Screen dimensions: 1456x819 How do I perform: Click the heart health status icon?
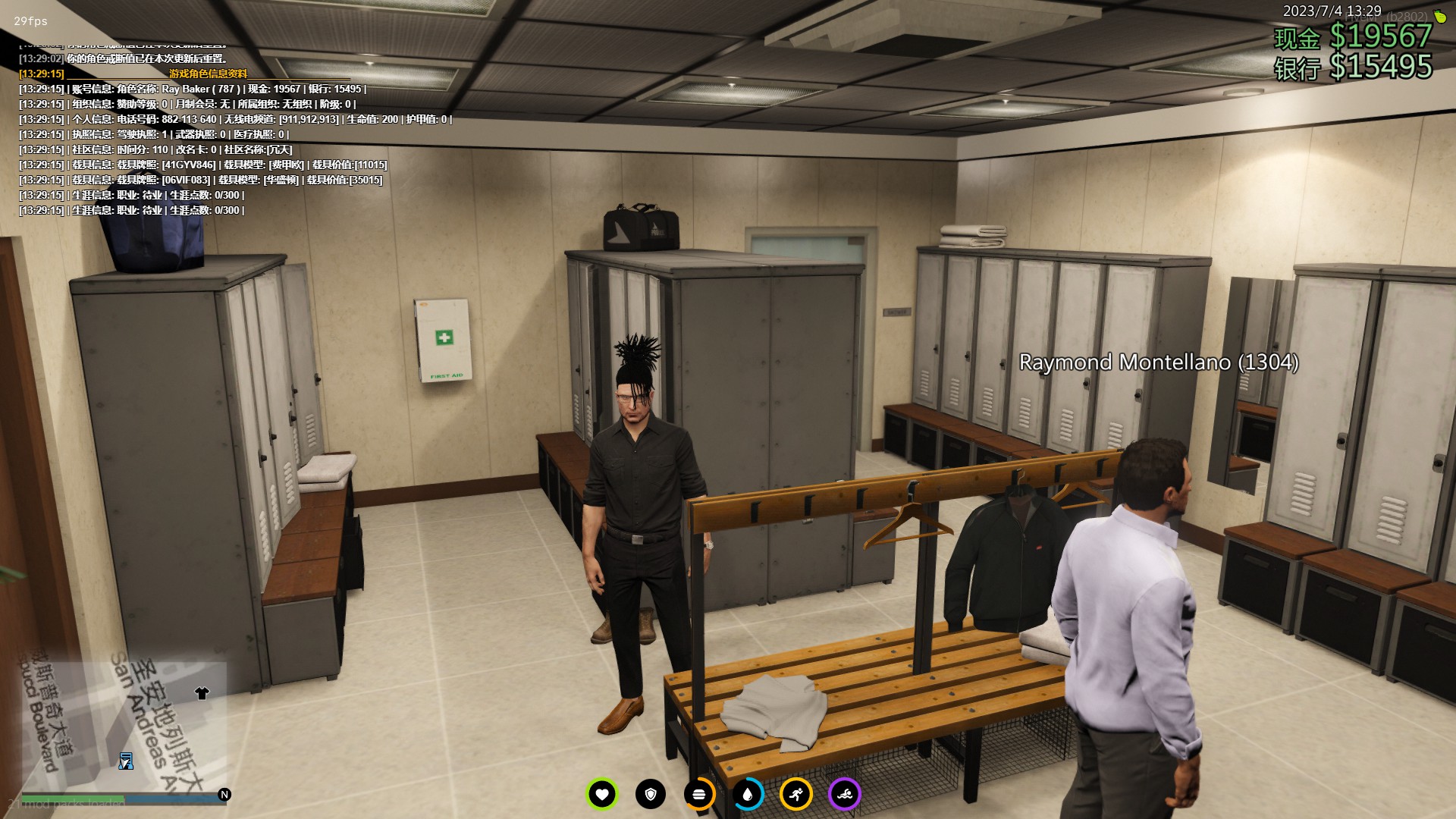pyautogui.click(x=602, y=795)
